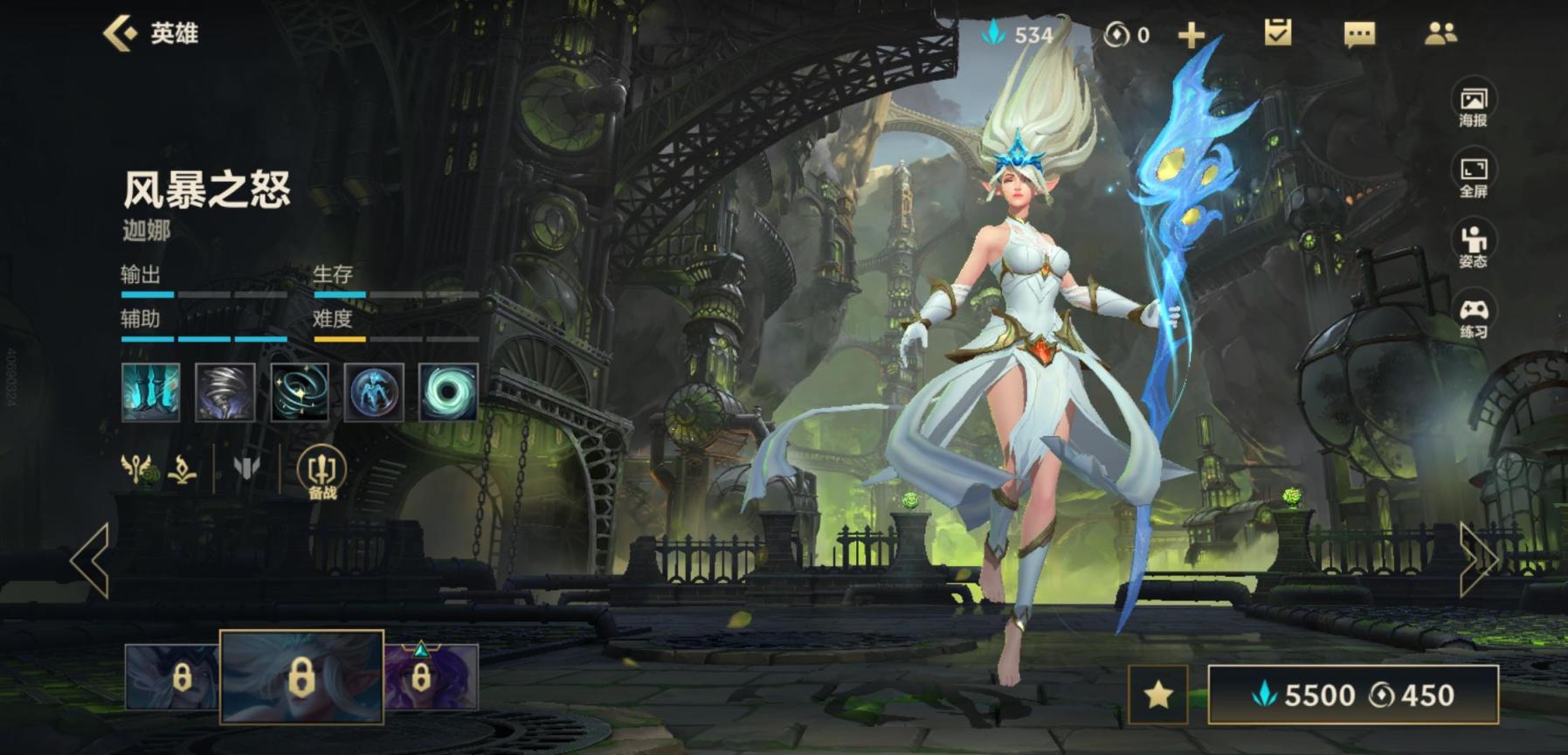Screen dimensions: 1568x755
Task: Select the tornado ability icon
Action: pos(225,392)
